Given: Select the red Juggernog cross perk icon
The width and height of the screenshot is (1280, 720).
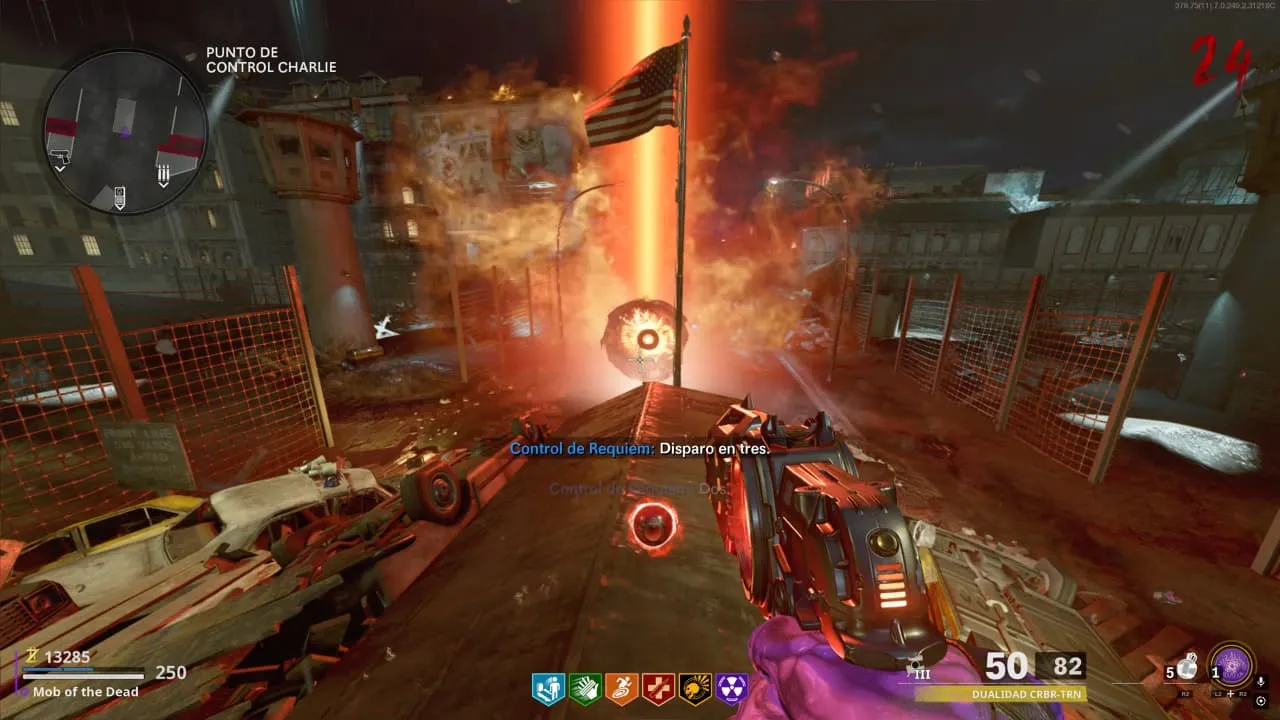Looking at the screenshot, I should tap(658, 688).
